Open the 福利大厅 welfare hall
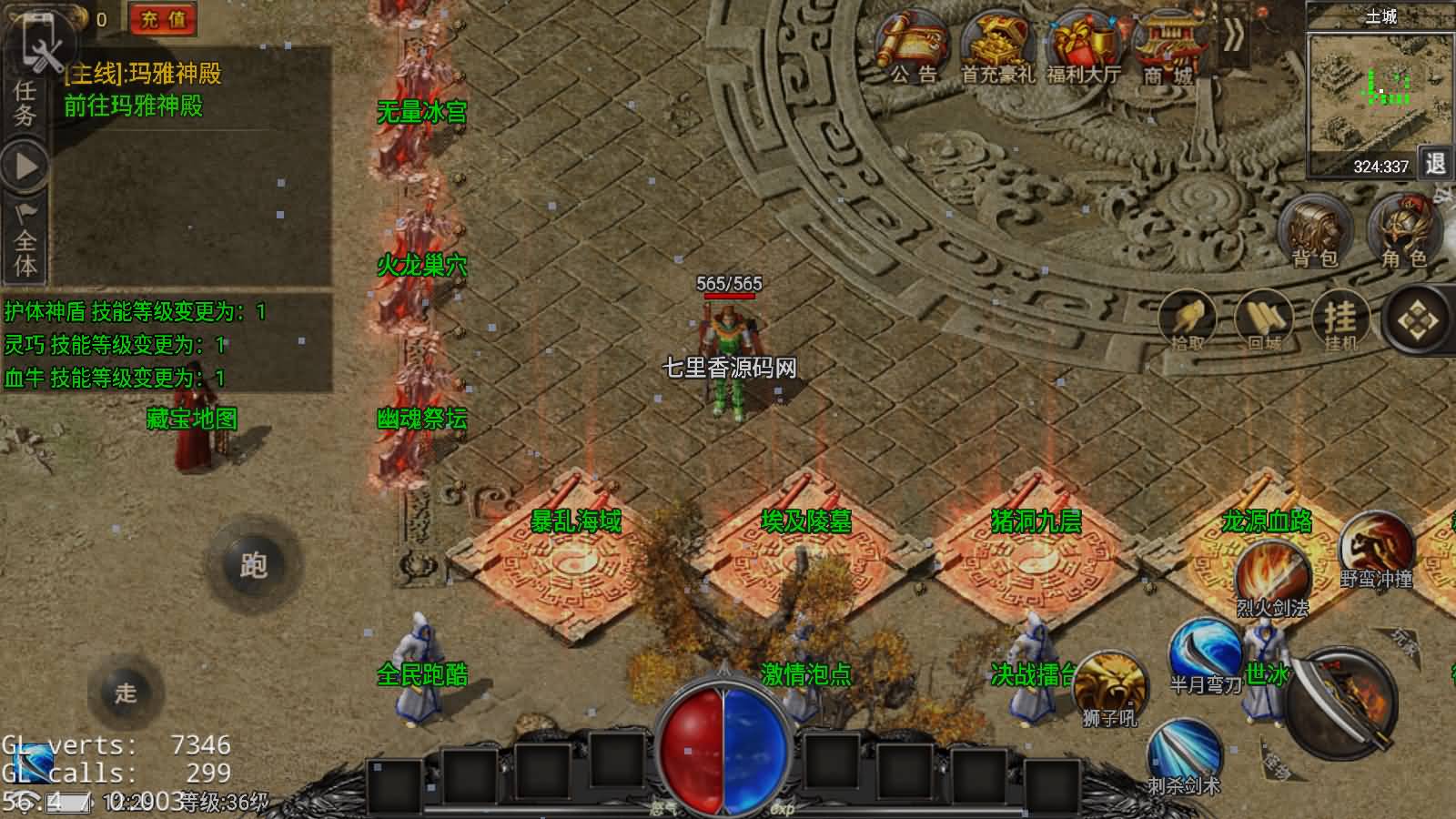 1083,49
